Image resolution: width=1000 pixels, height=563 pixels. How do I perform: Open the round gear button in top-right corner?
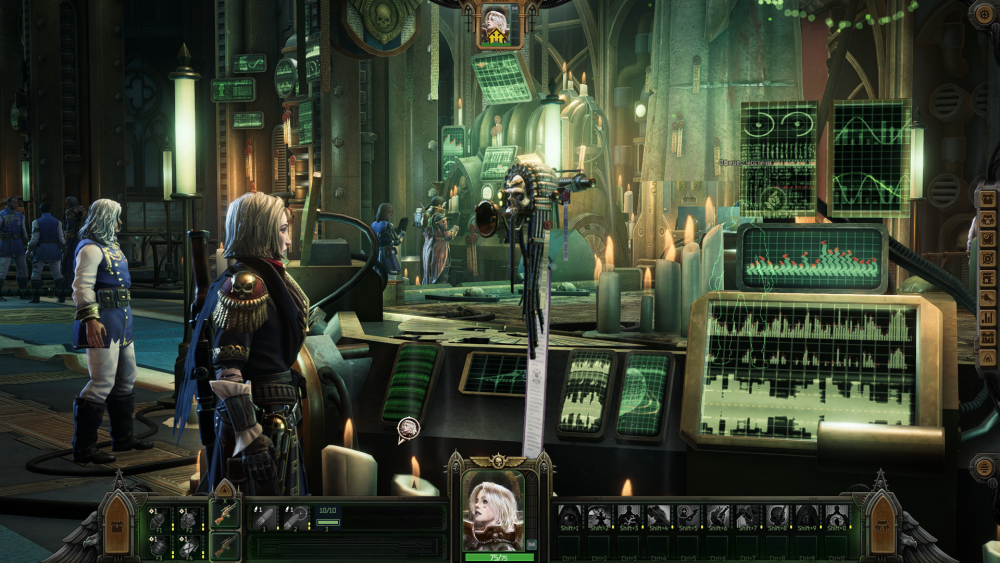[x=983, y=14]
